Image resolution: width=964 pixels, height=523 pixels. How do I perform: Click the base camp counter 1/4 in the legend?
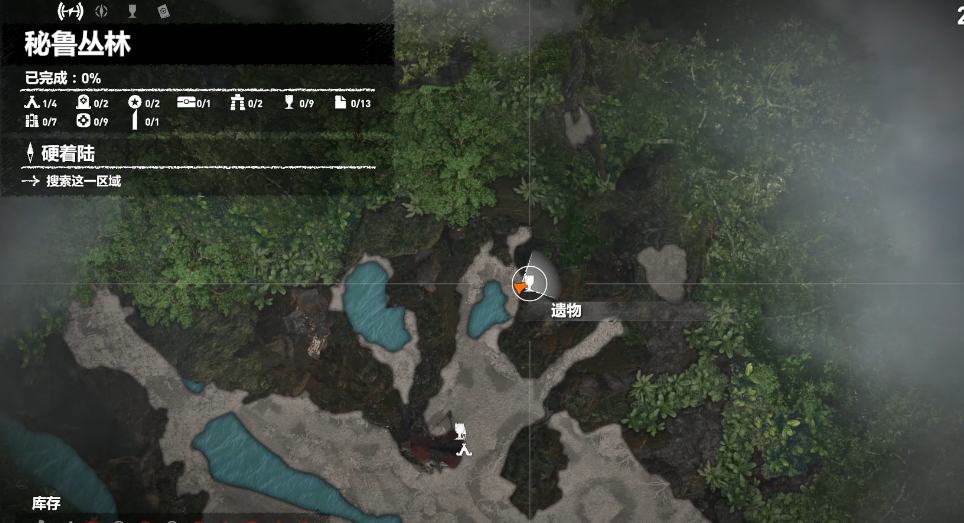(x=41, y=103)
